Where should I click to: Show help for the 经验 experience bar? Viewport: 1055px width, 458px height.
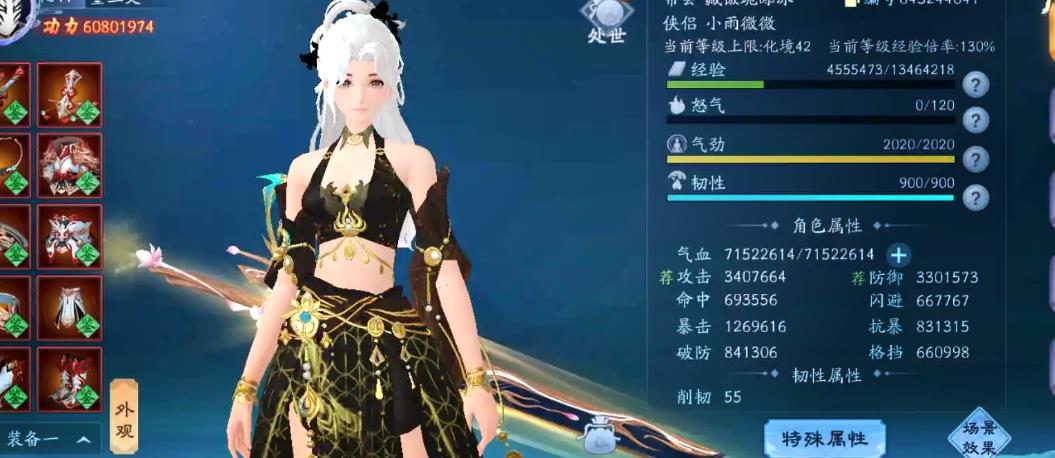pyautogui.click(x=975, y=84)
